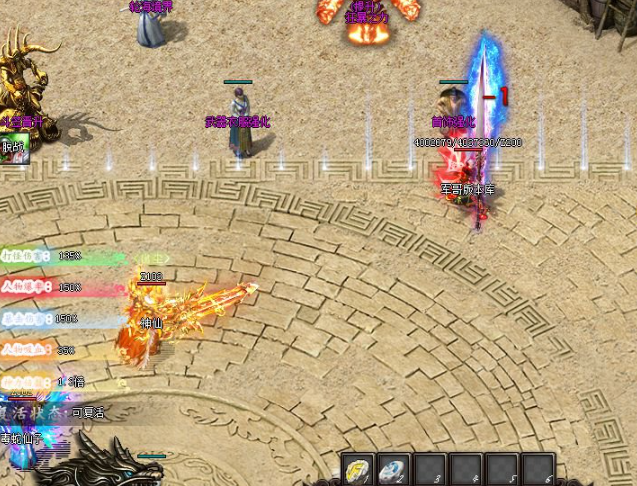Use the yellow rune stone in hotbar slot 1
Image resolution: width=637 pixels, height=486 pixels.
click(359, 470)
